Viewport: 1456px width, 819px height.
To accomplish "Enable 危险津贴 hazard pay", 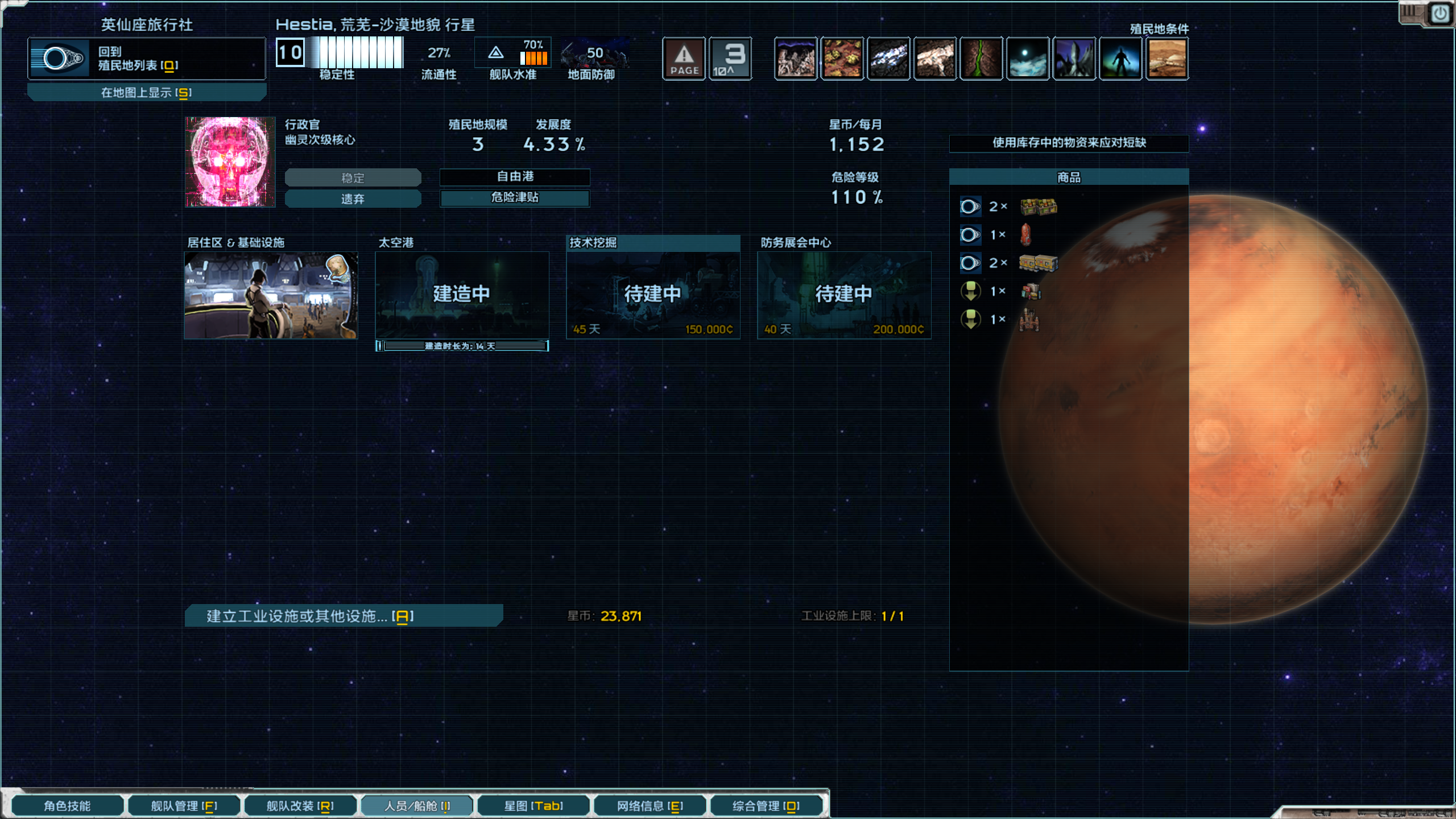I will (x=515, y=198).
